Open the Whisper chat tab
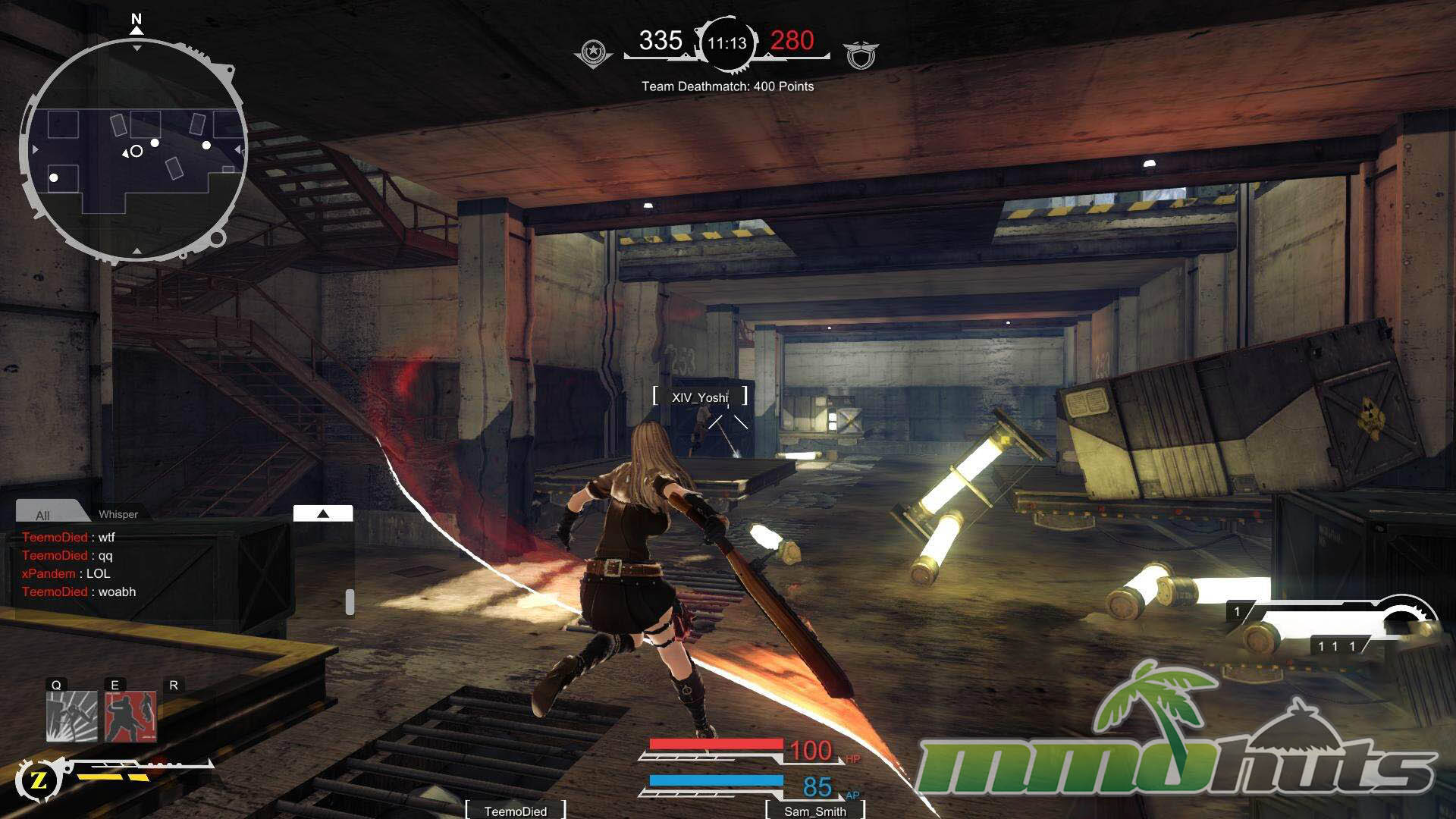 coord(118,514)
